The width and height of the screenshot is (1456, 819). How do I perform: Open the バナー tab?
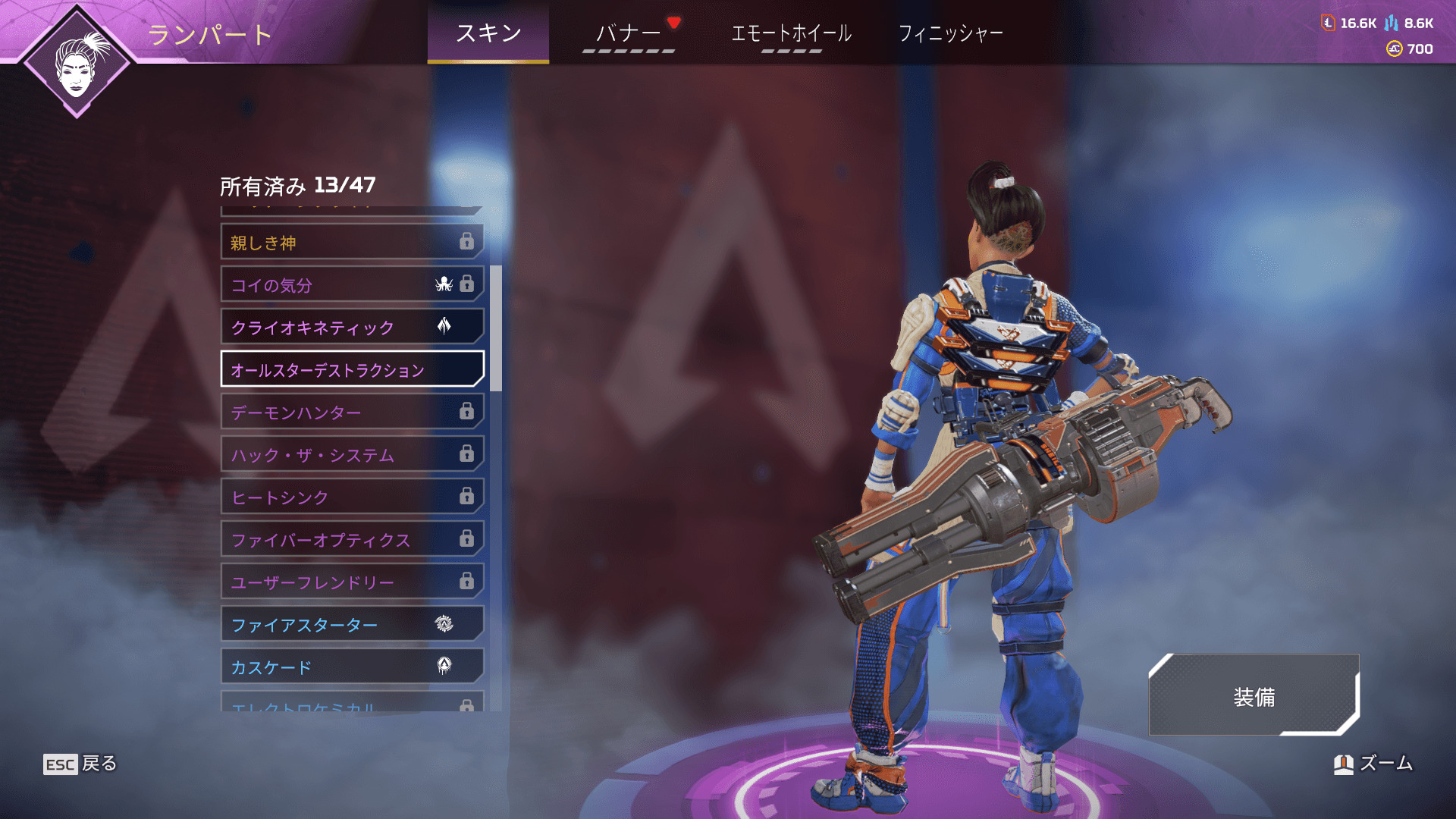[x=629, y=33]
